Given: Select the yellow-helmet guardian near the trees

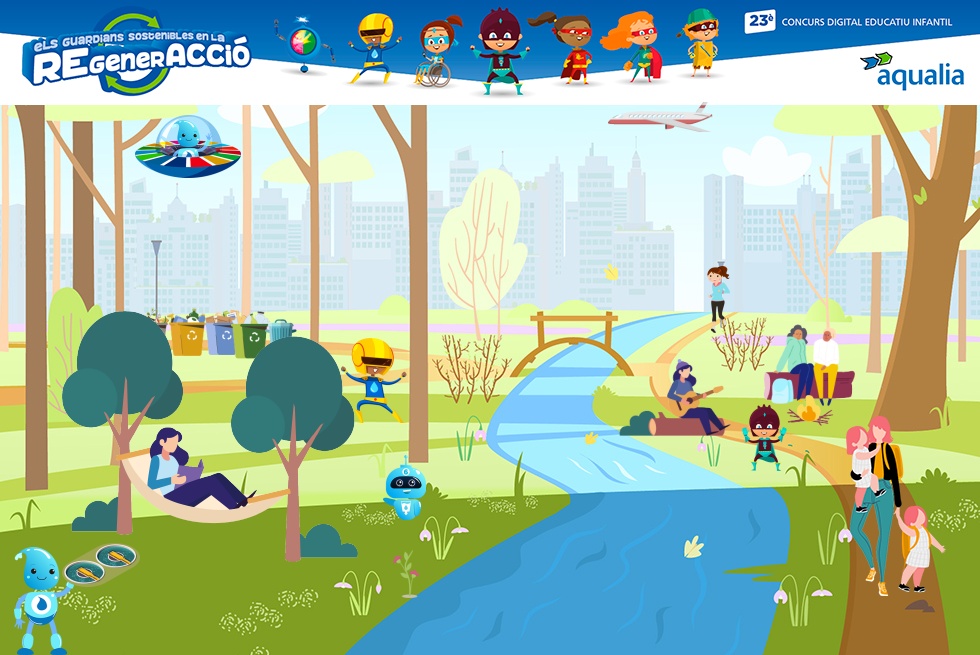Looking at the screenshot, I should tap(373, 378).
